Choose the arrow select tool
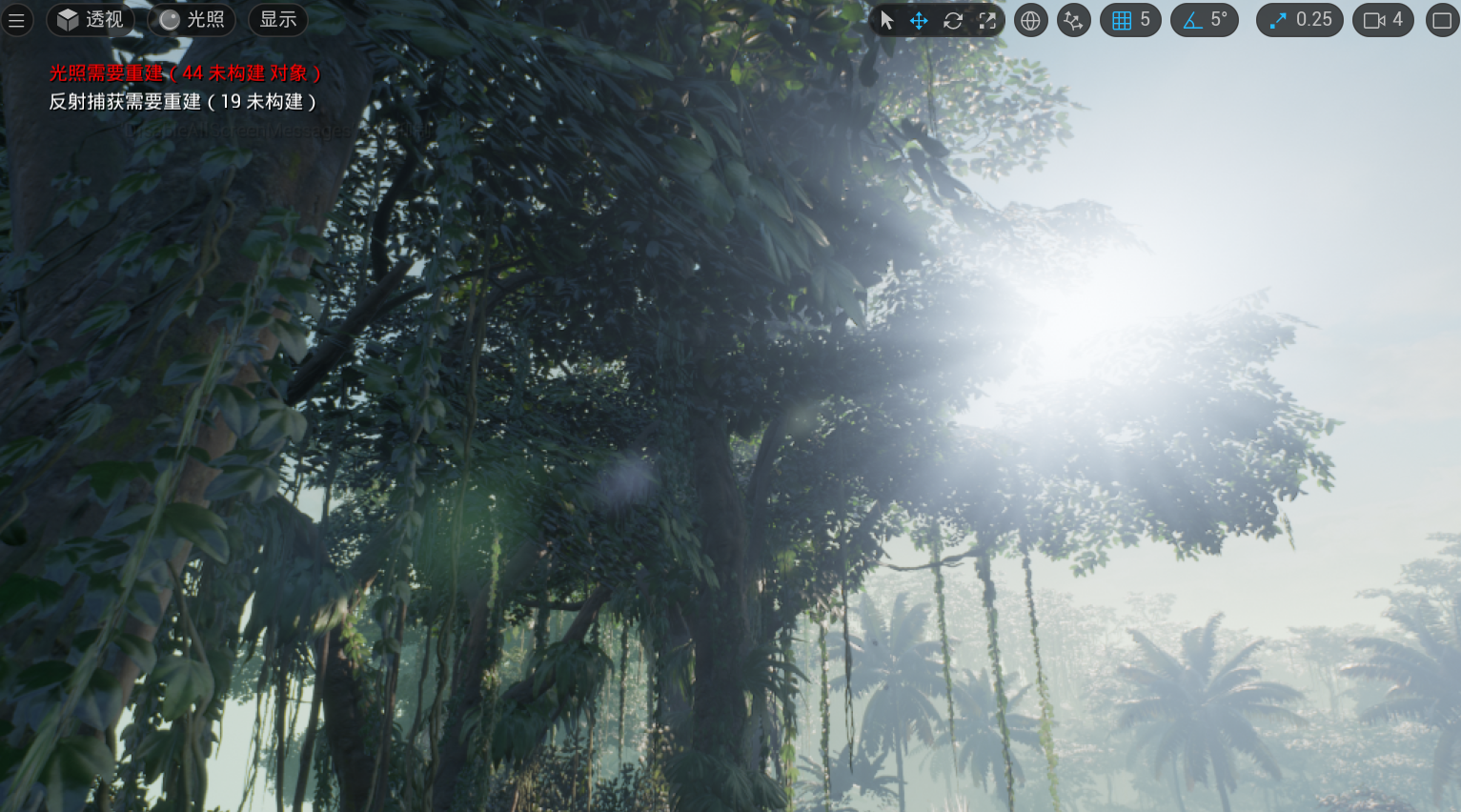1461x812 pixels. tap(887, 20)
